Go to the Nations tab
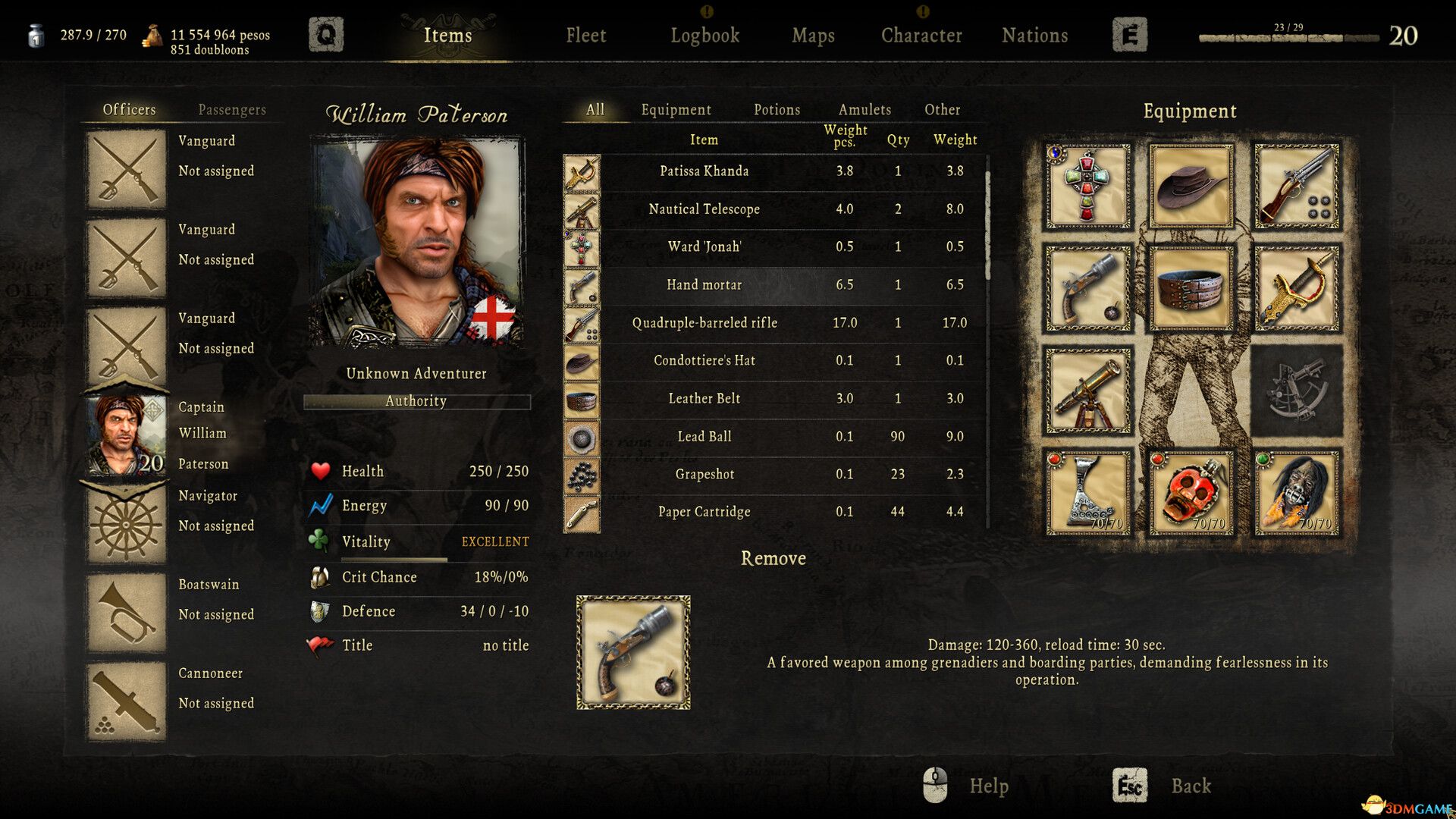The image size is (1456, 819). tap(1034, 36)
